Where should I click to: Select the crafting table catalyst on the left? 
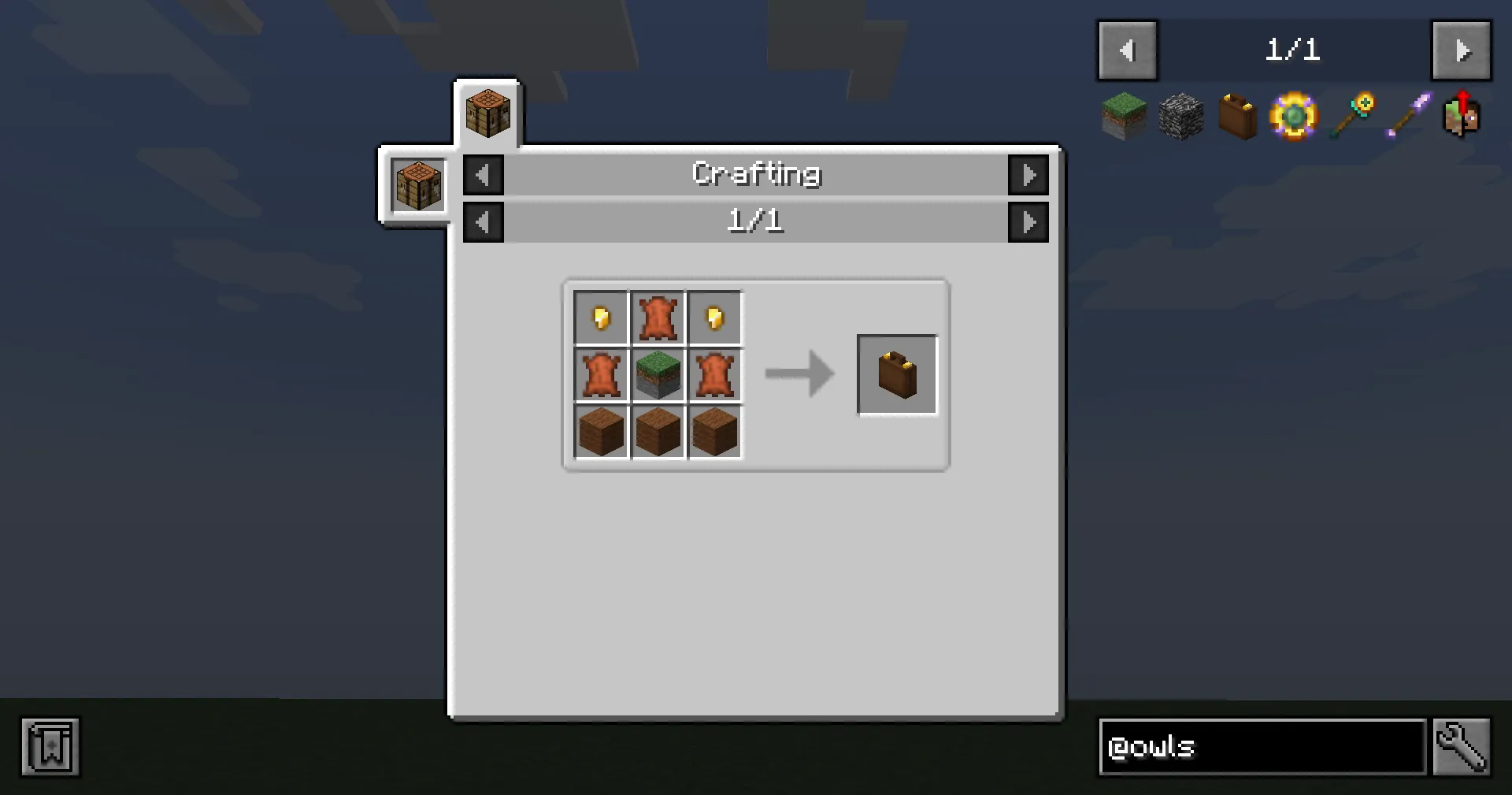pyautogui.click(x=417, y=185)
